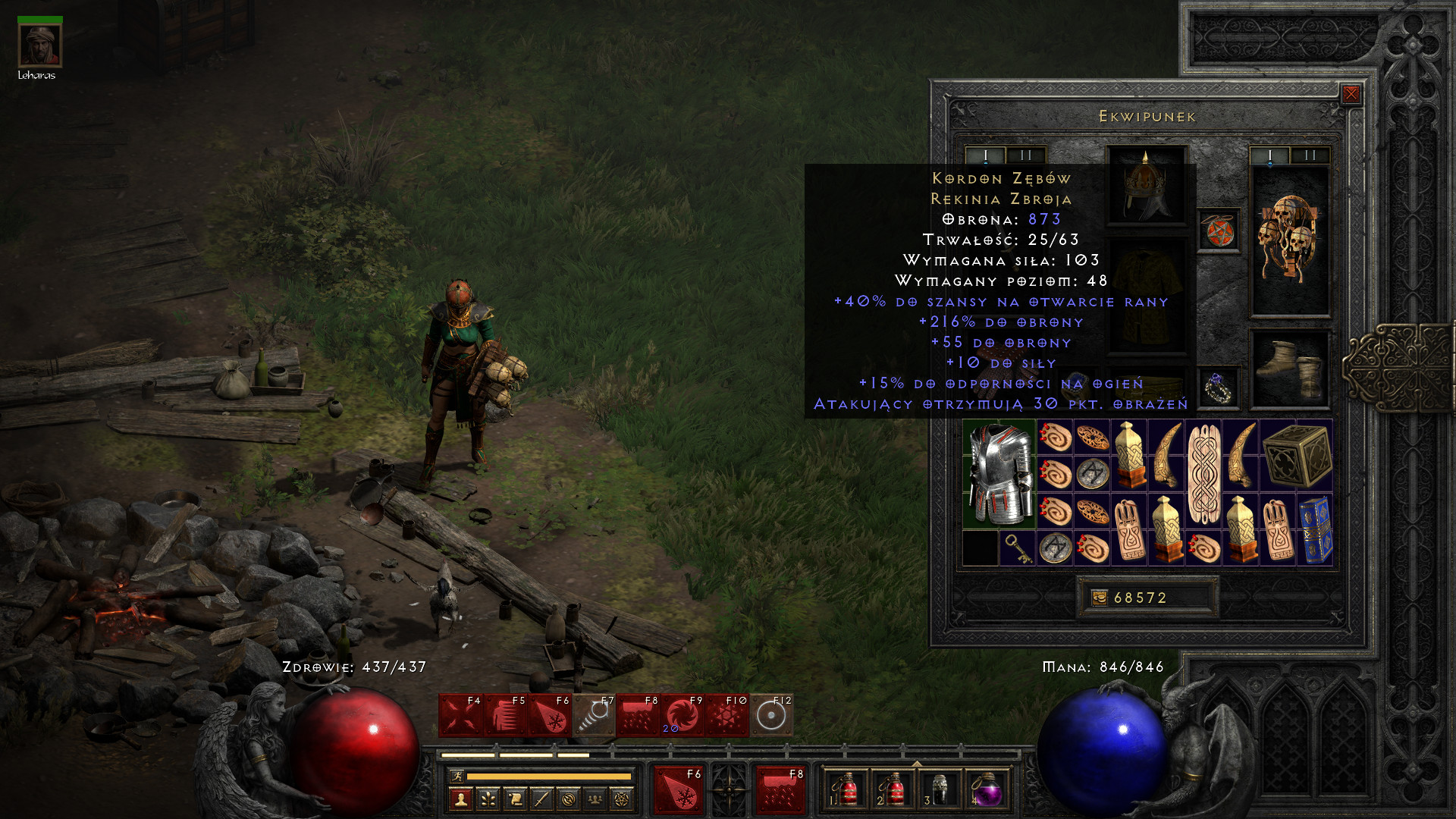The image size is (1456, 819).
Task: Click the key in the inventory
Action: pos(1017,548)
